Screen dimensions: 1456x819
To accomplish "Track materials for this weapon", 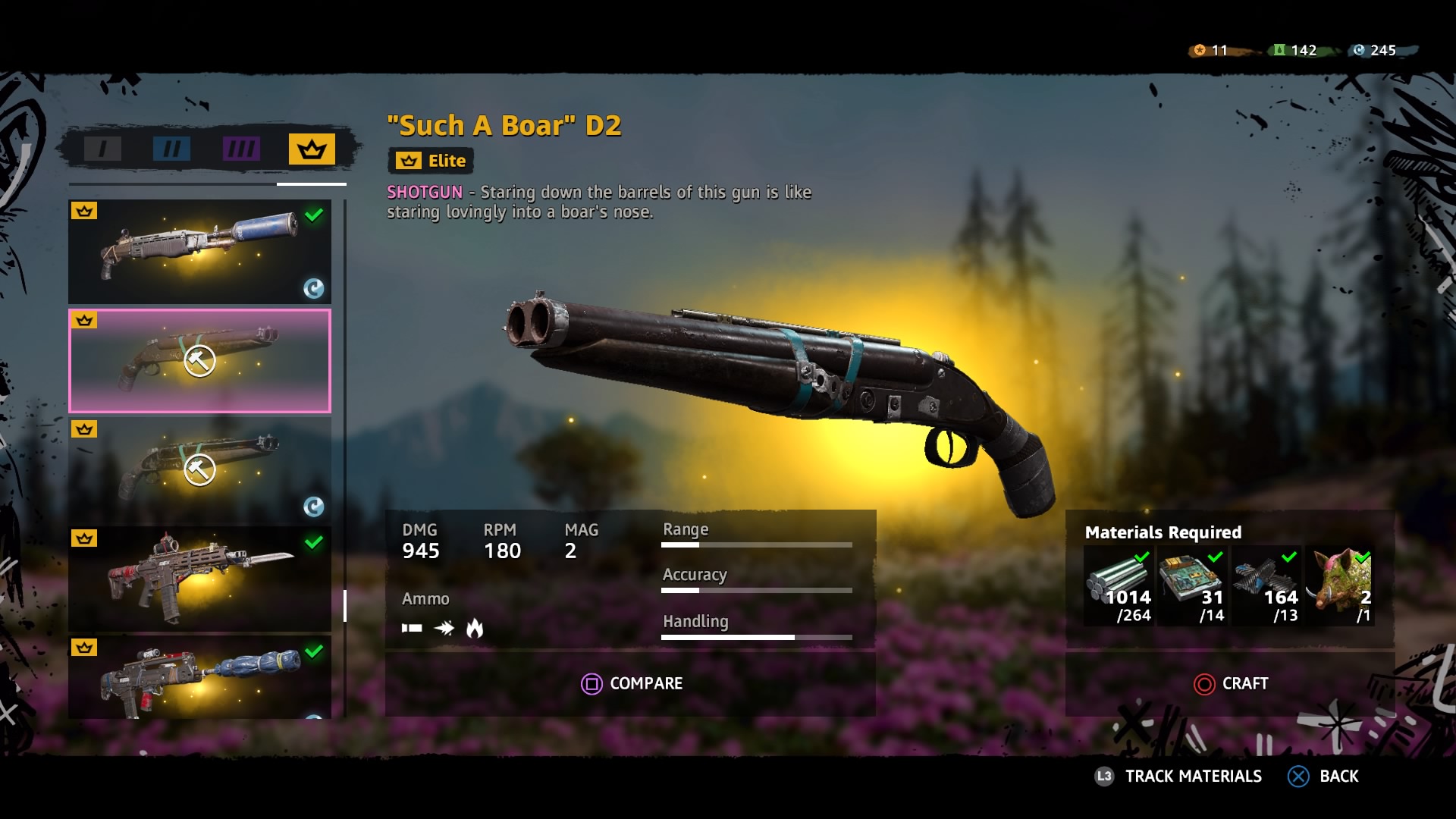I will 1179,777.
